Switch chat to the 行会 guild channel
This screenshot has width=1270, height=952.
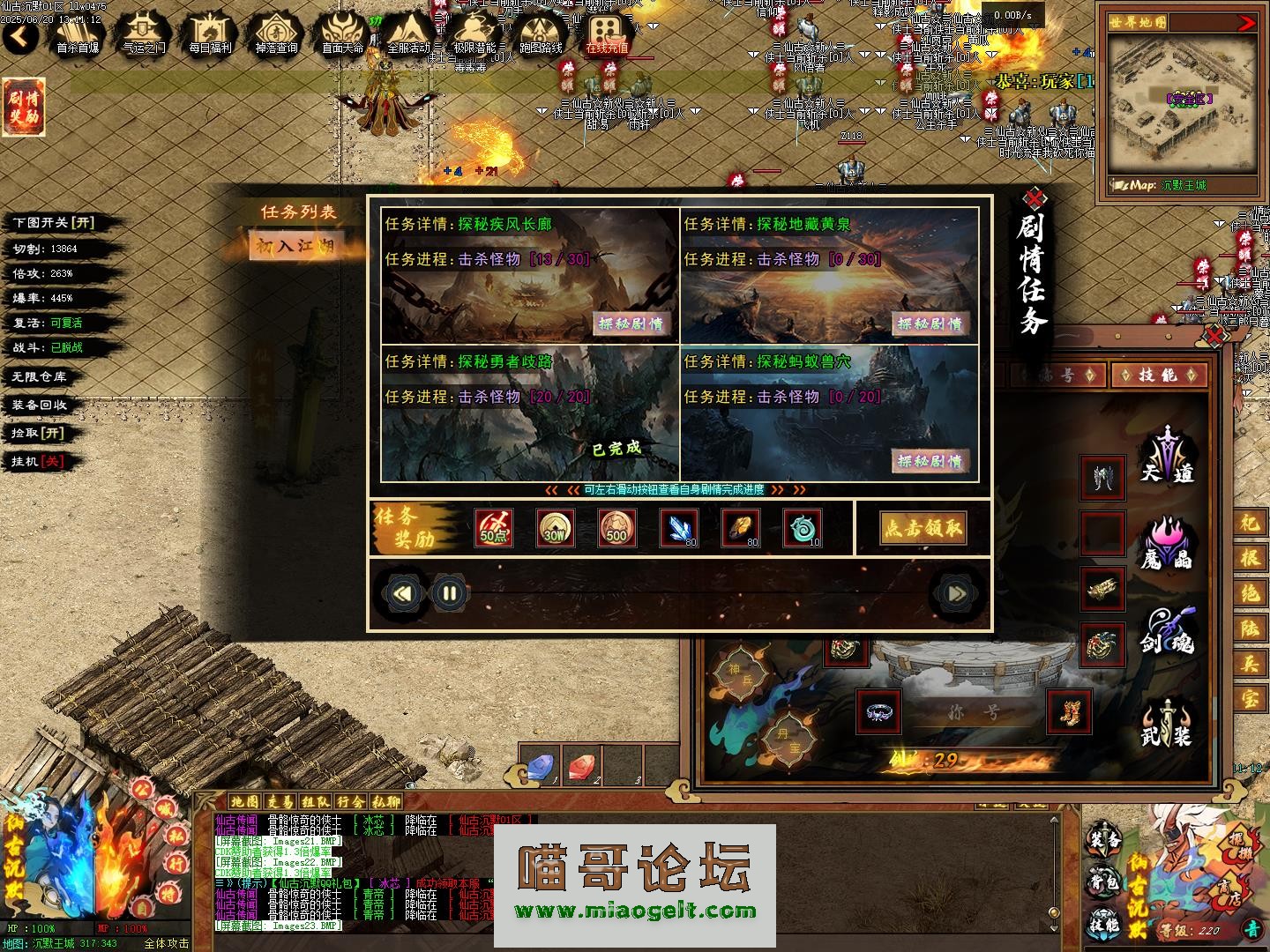350,801
